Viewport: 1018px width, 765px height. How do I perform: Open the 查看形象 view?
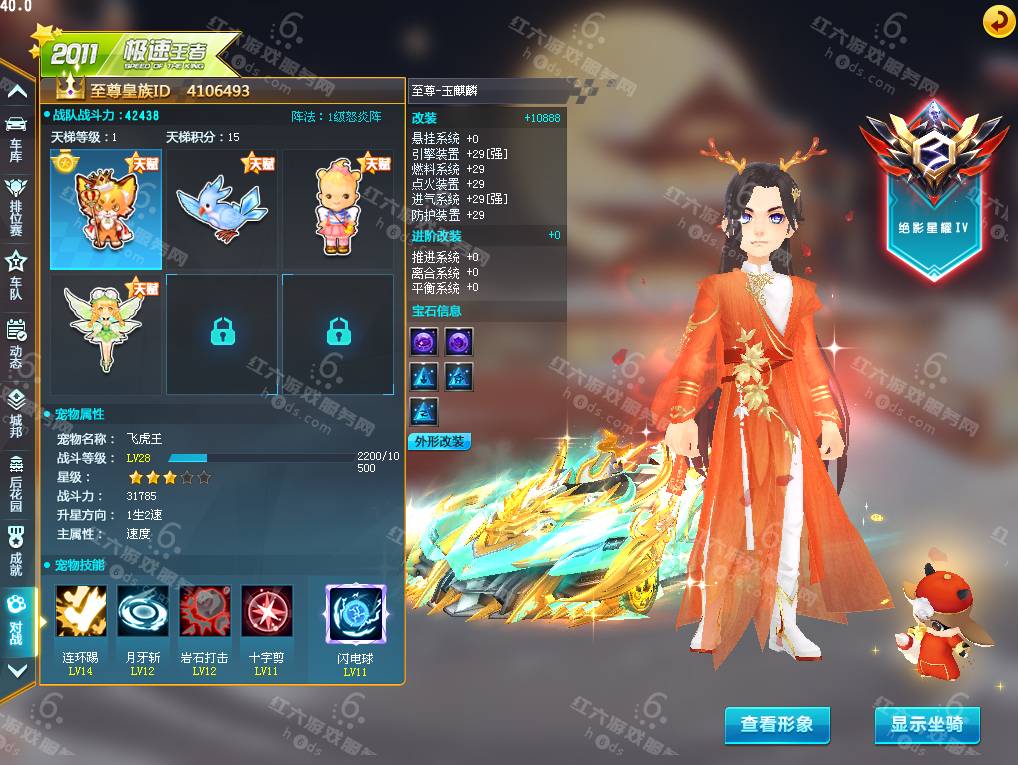coord(777,724)
